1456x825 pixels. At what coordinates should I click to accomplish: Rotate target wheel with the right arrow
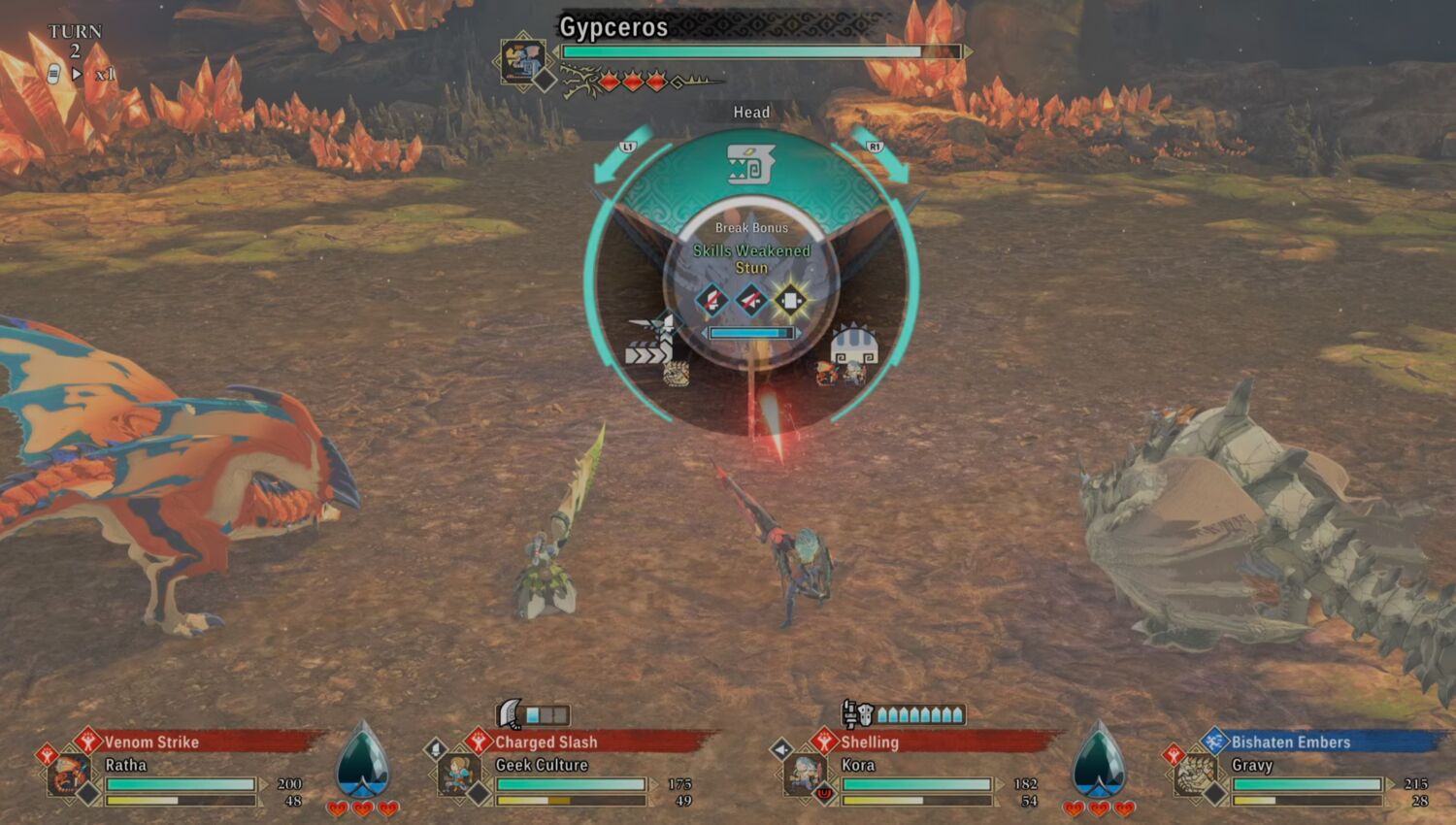(x=882, y=154)
